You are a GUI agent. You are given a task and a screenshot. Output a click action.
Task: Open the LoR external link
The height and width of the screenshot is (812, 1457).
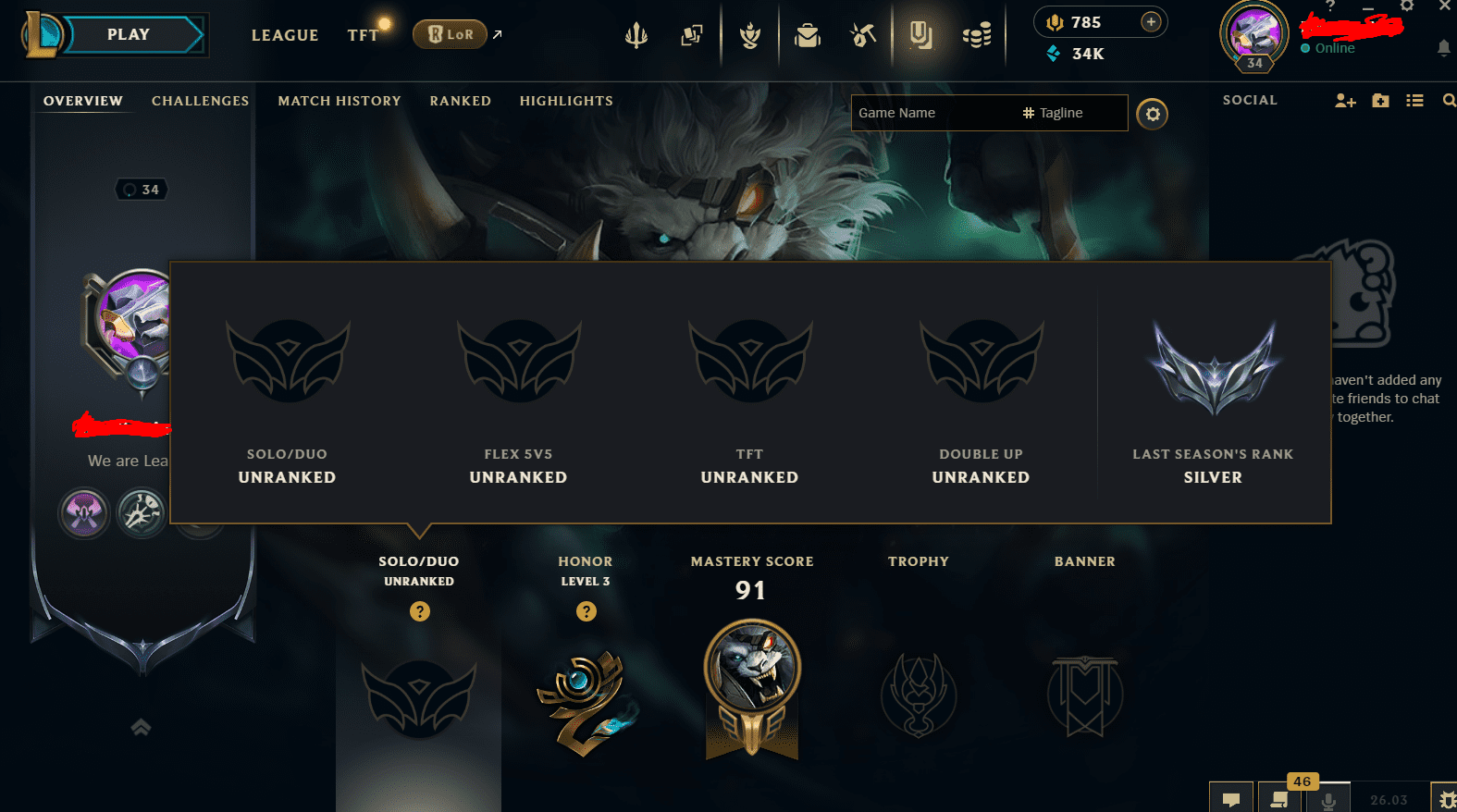451,33
